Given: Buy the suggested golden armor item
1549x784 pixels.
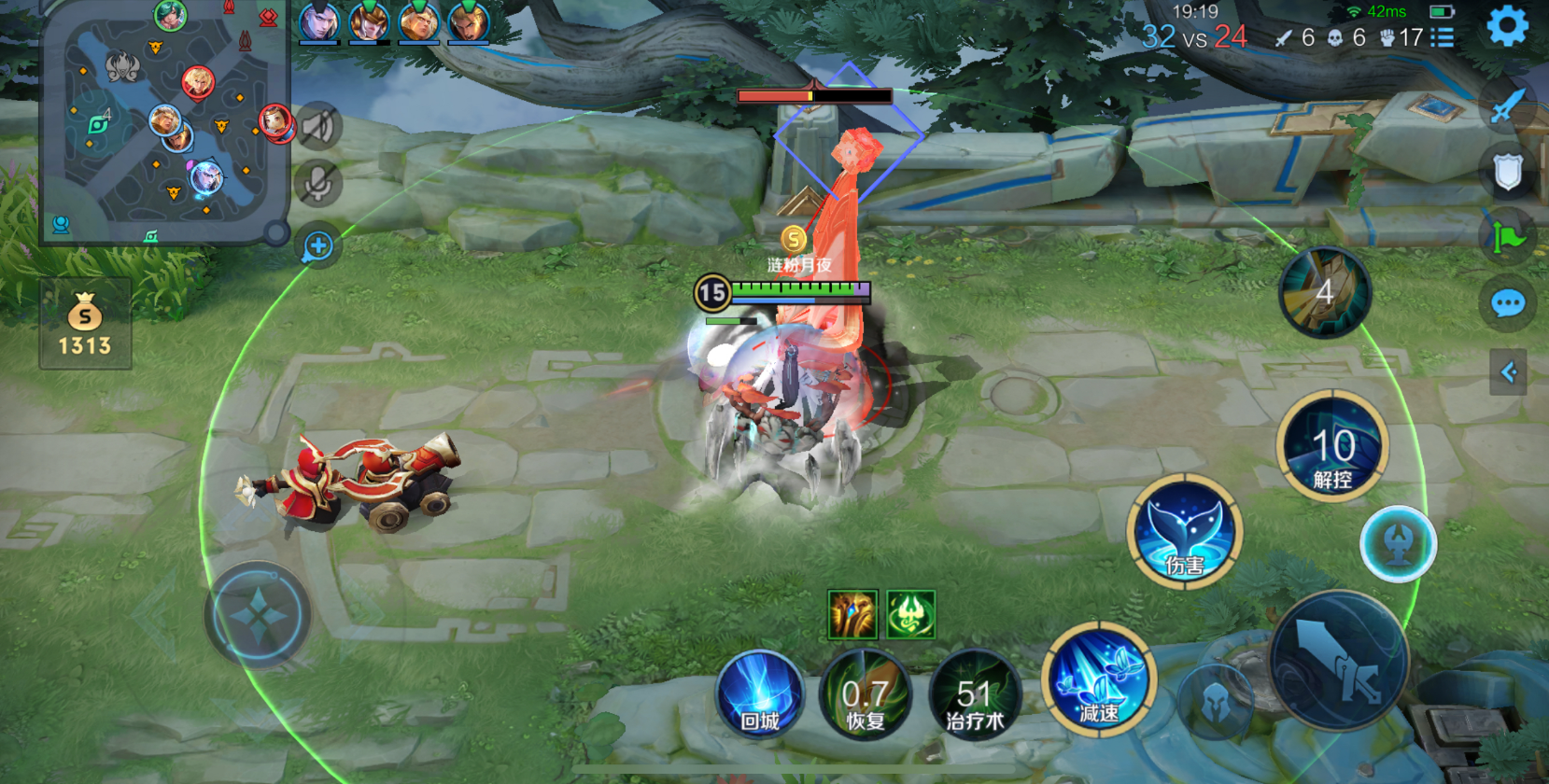Looking at the screenshot, I should [x=852, y=614].
